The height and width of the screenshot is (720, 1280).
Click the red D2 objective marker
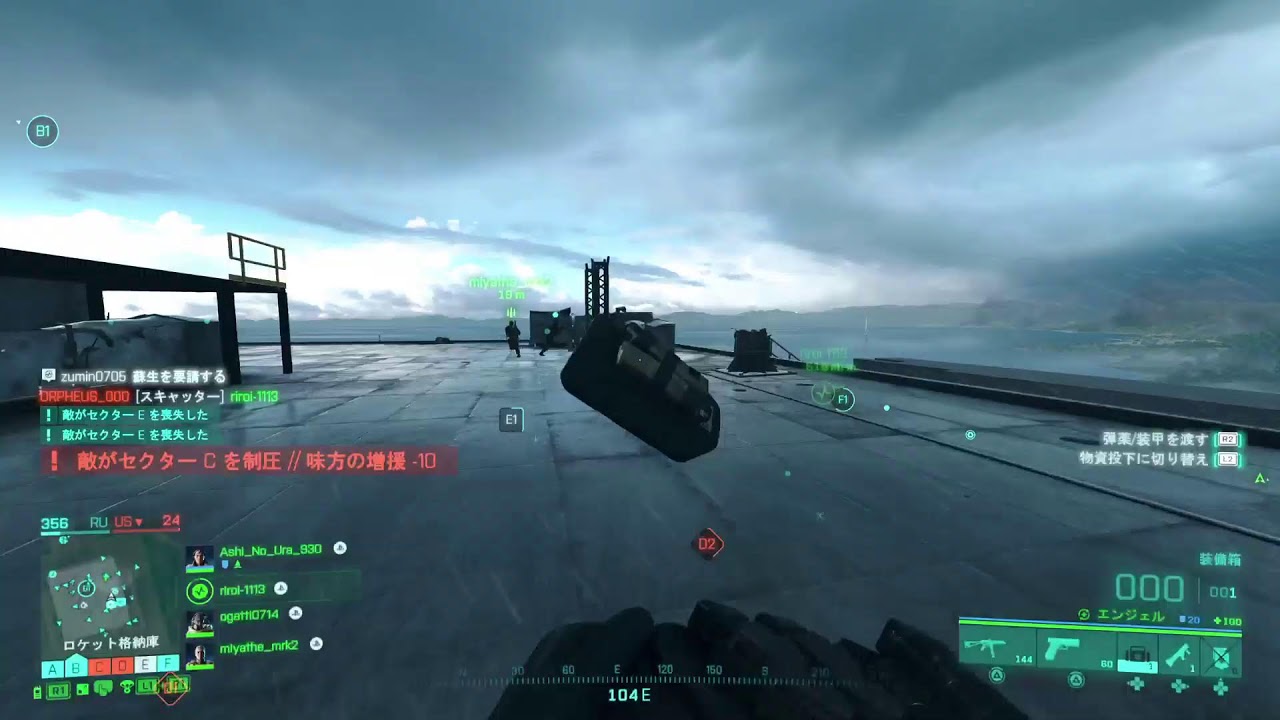click(708, 544)
